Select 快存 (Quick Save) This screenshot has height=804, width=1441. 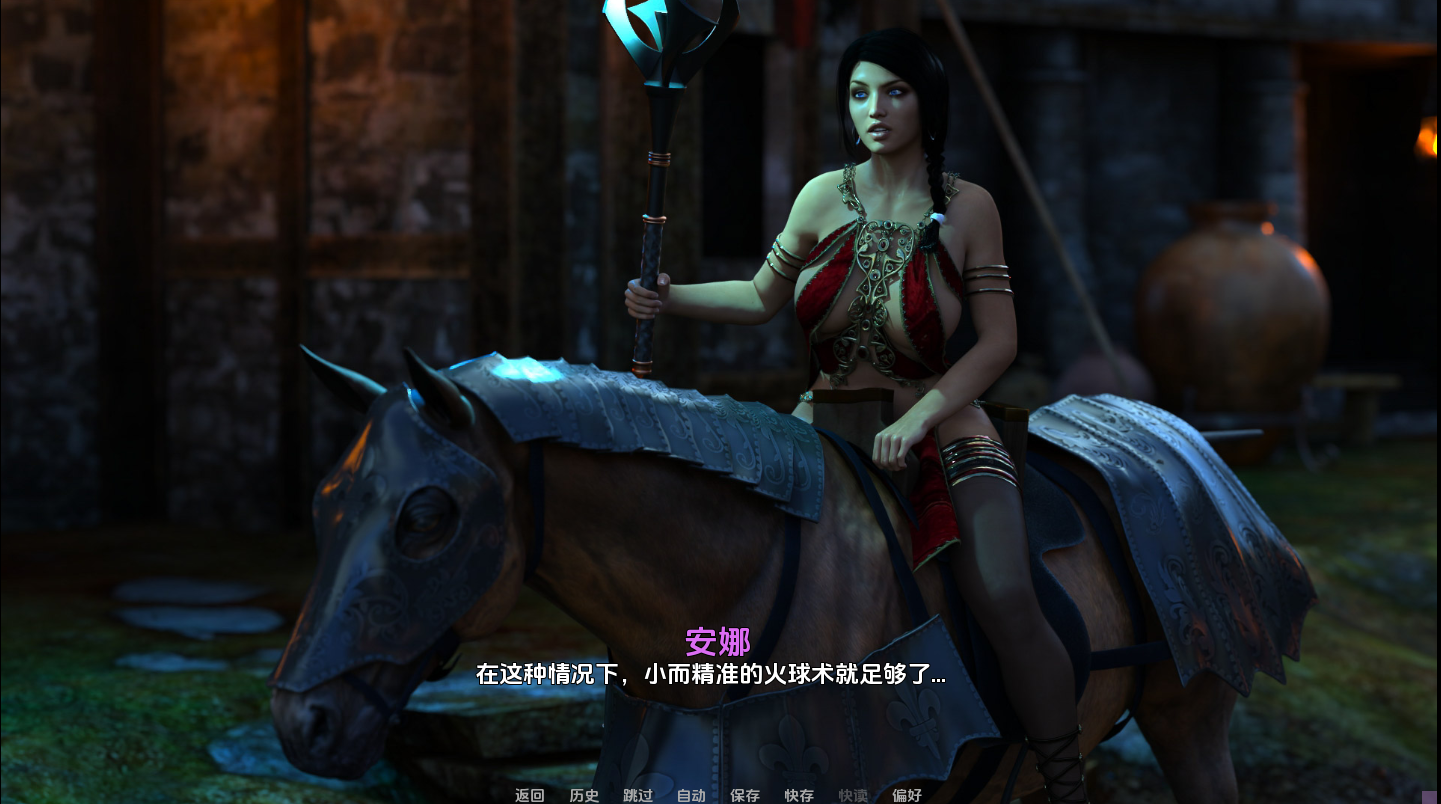[799, 795]
